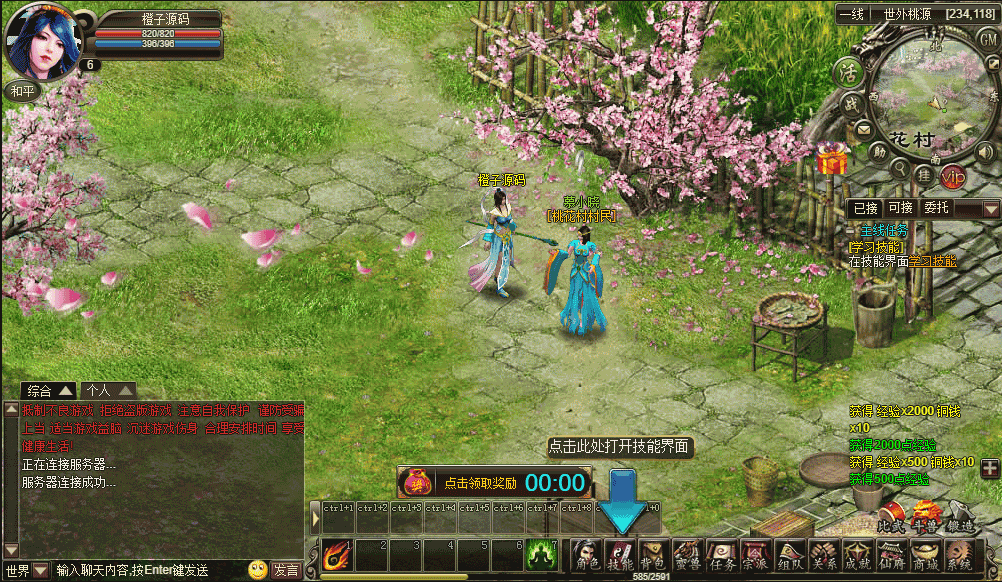Open the 系统 system menu
Screen dimensions: 1002x582
tap(959, 555)
